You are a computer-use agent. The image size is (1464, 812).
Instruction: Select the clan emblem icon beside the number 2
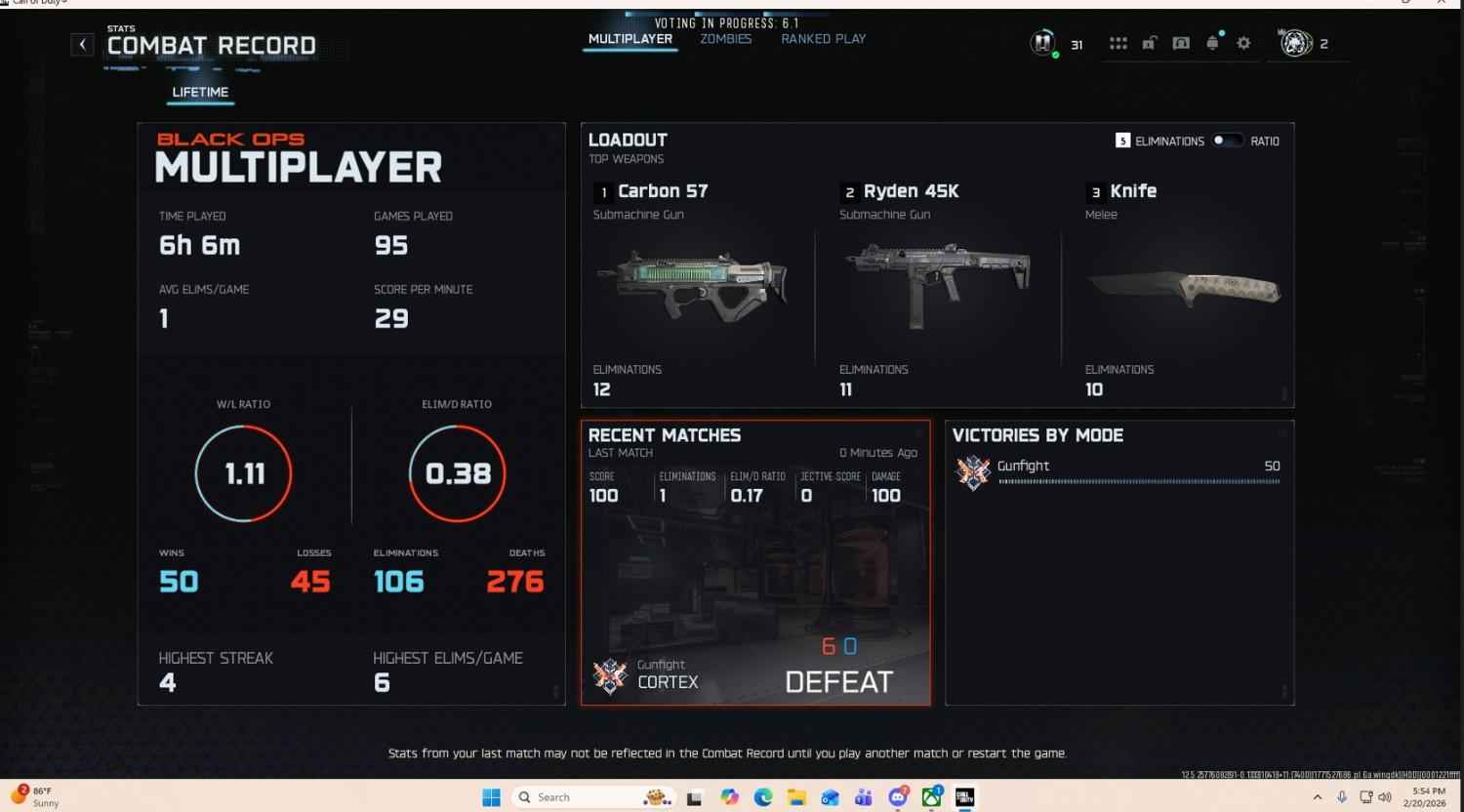(1297, 43)
